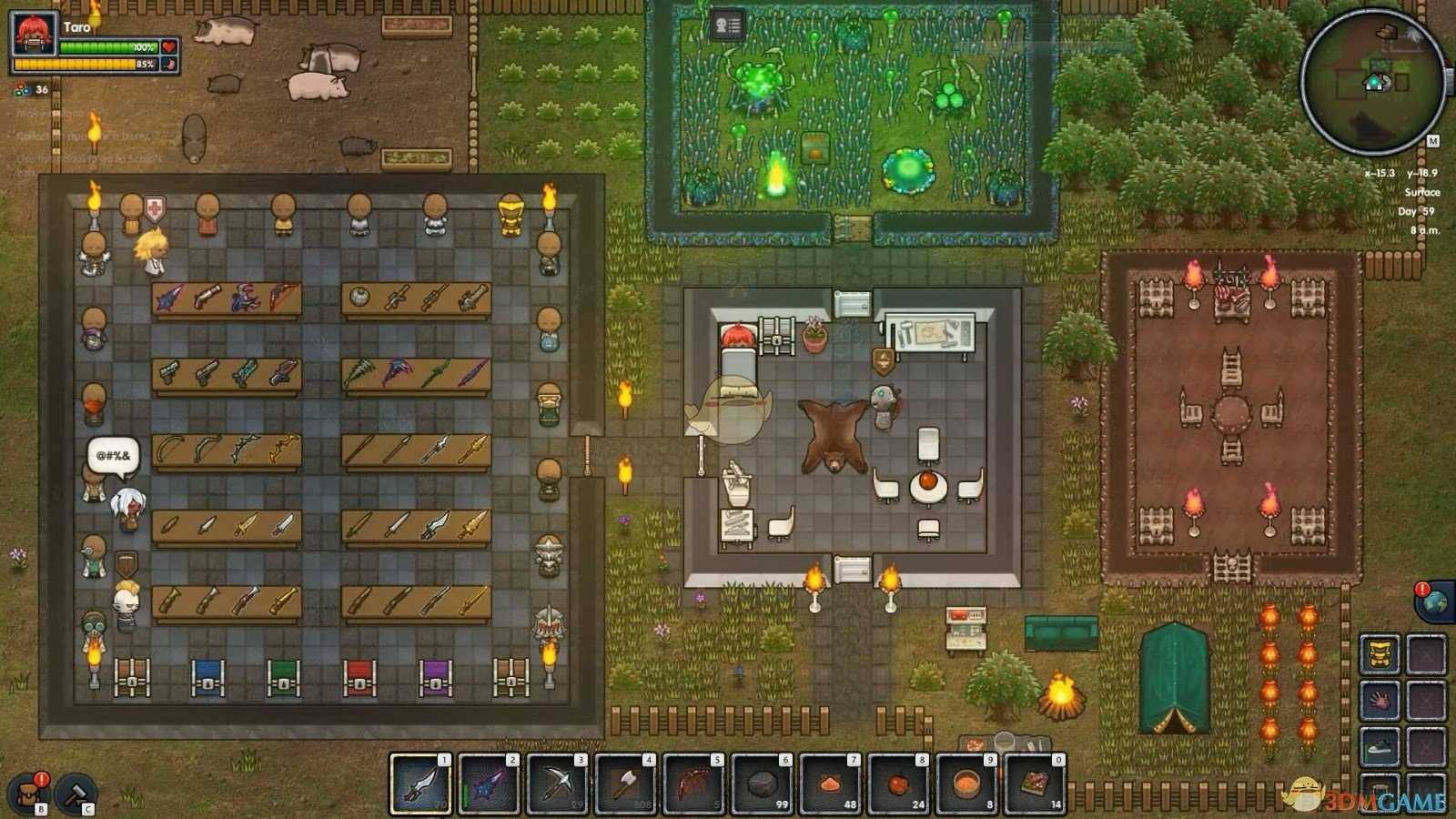This screenshot has width=1456, height=819.
Task: Open the hammer crafting menu
Action: [76, 794]
